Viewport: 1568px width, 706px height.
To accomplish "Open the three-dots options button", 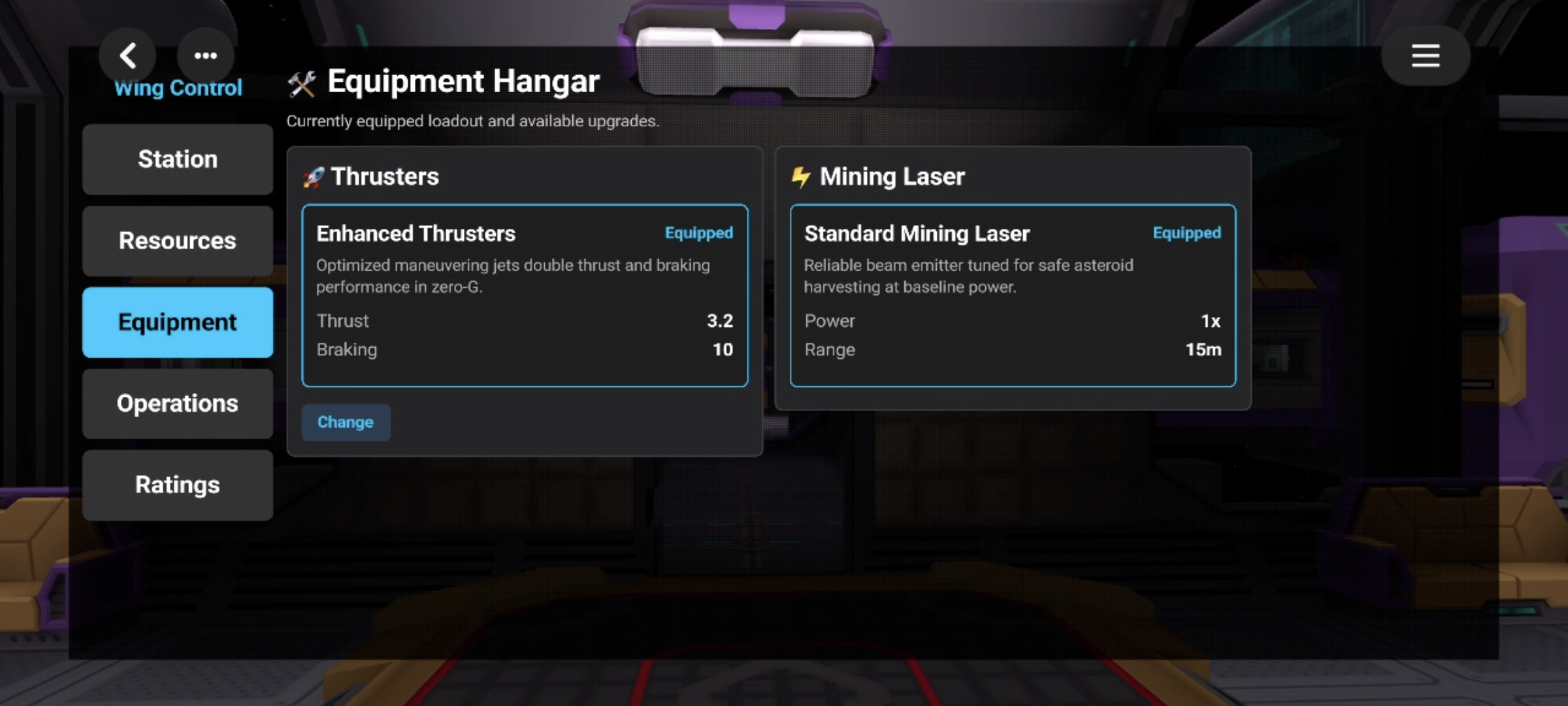I will [x=206, y=56].
